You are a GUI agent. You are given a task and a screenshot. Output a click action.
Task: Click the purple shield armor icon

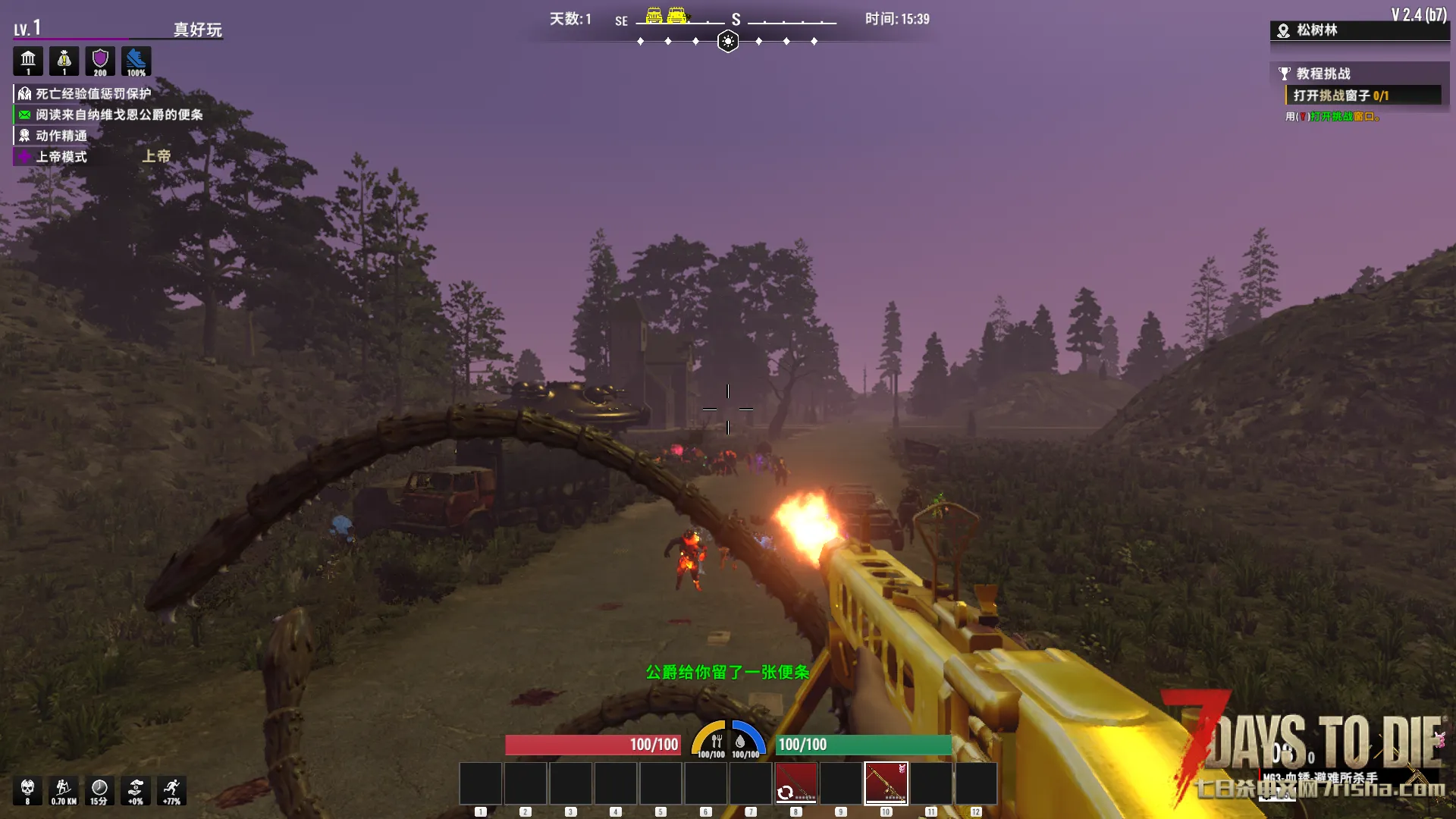pyautogui.click(x=100, y=61)
